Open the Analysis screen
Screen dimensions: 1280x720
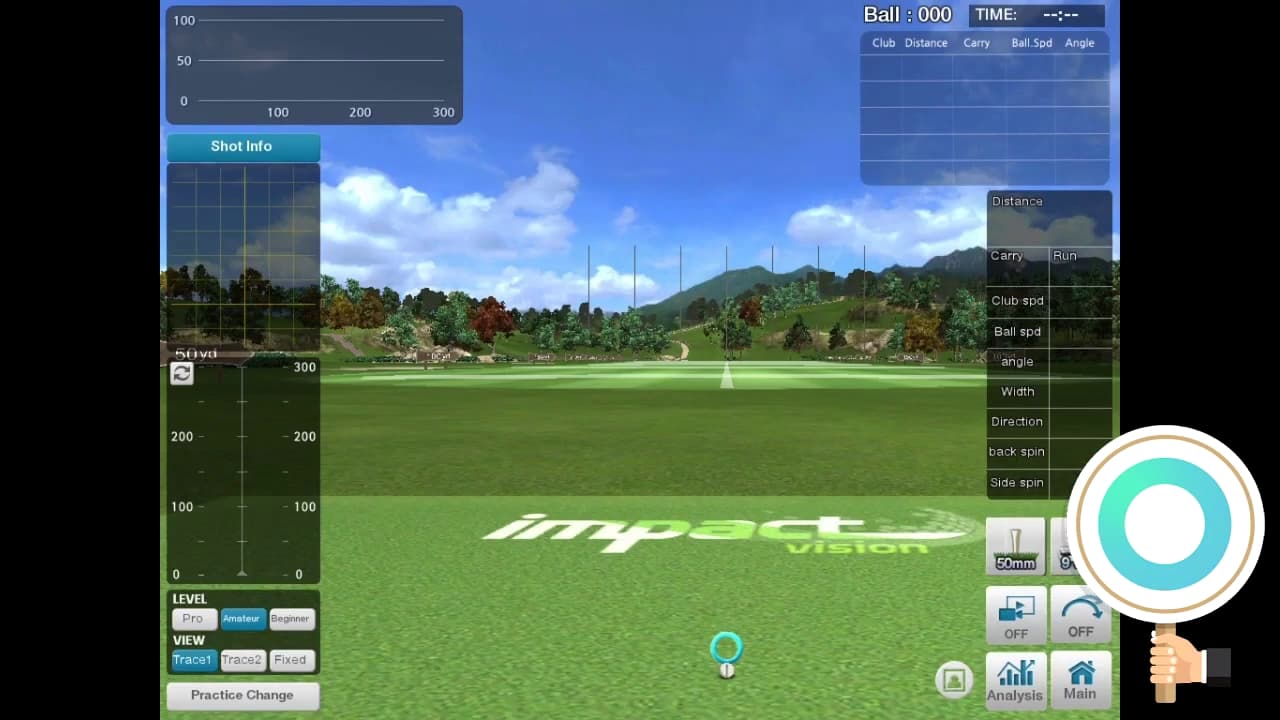(x=1015, y=680)
